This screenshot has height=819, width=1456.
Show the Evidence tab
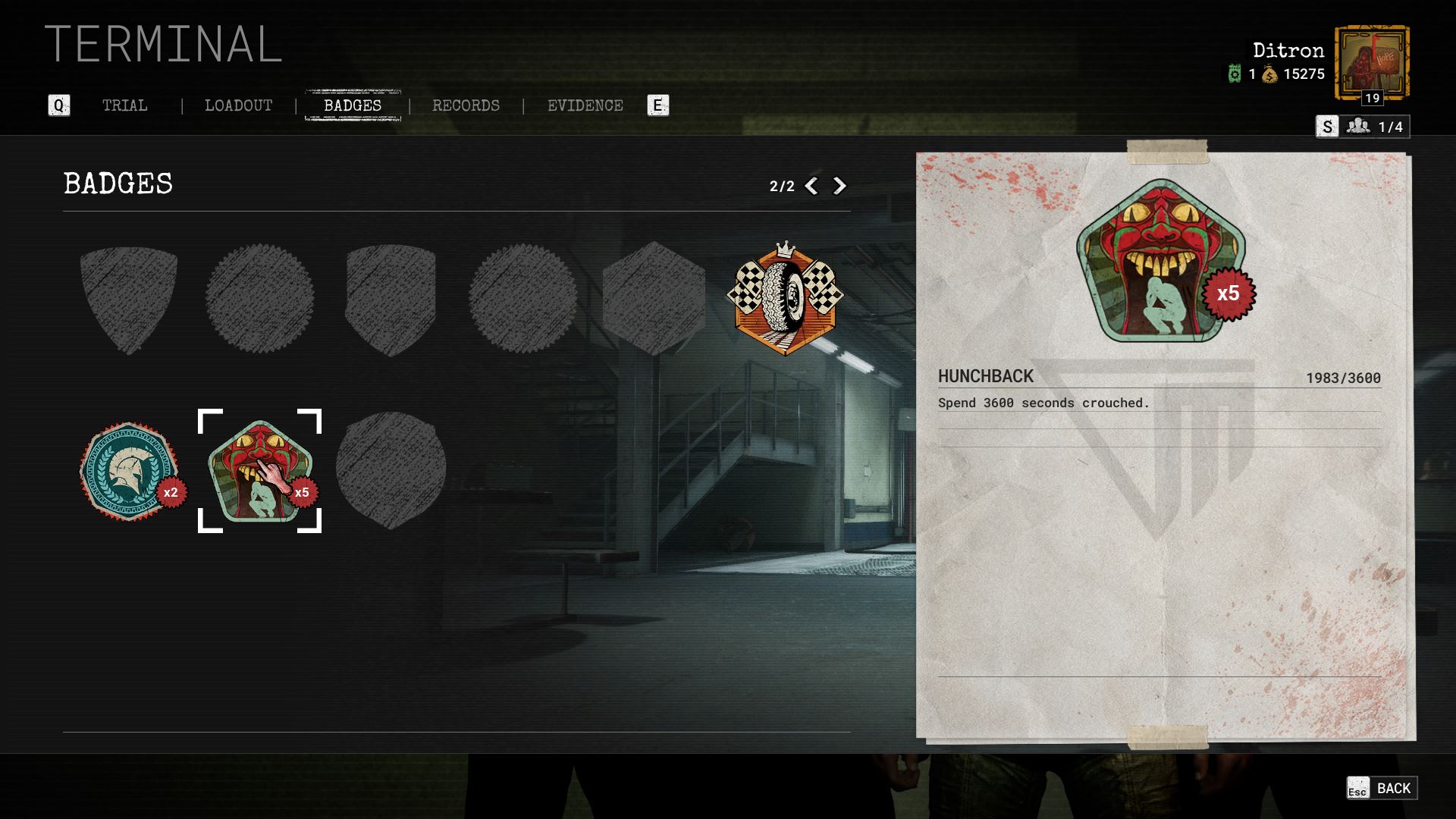(x=585, y=106)
